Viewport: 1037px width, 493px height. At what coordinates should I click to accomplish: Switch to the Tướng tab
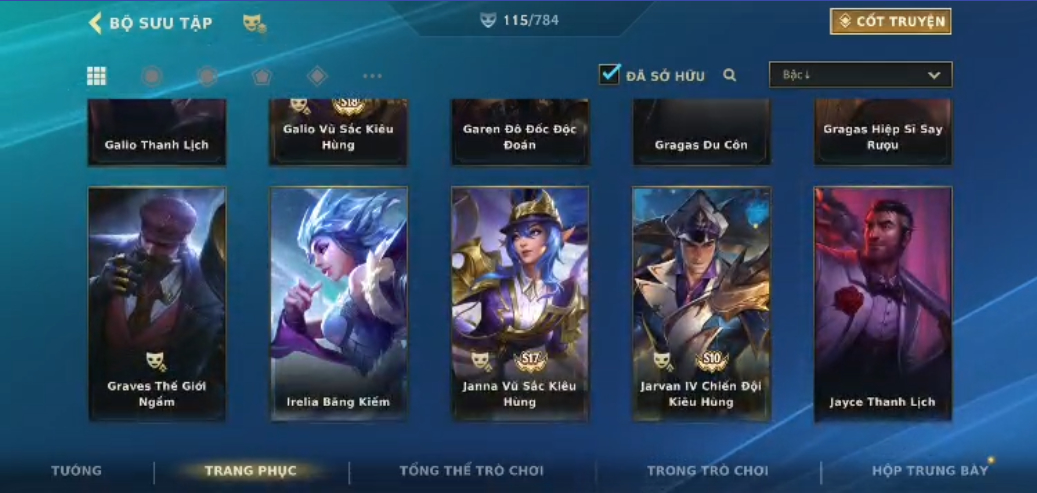(77, 470)
